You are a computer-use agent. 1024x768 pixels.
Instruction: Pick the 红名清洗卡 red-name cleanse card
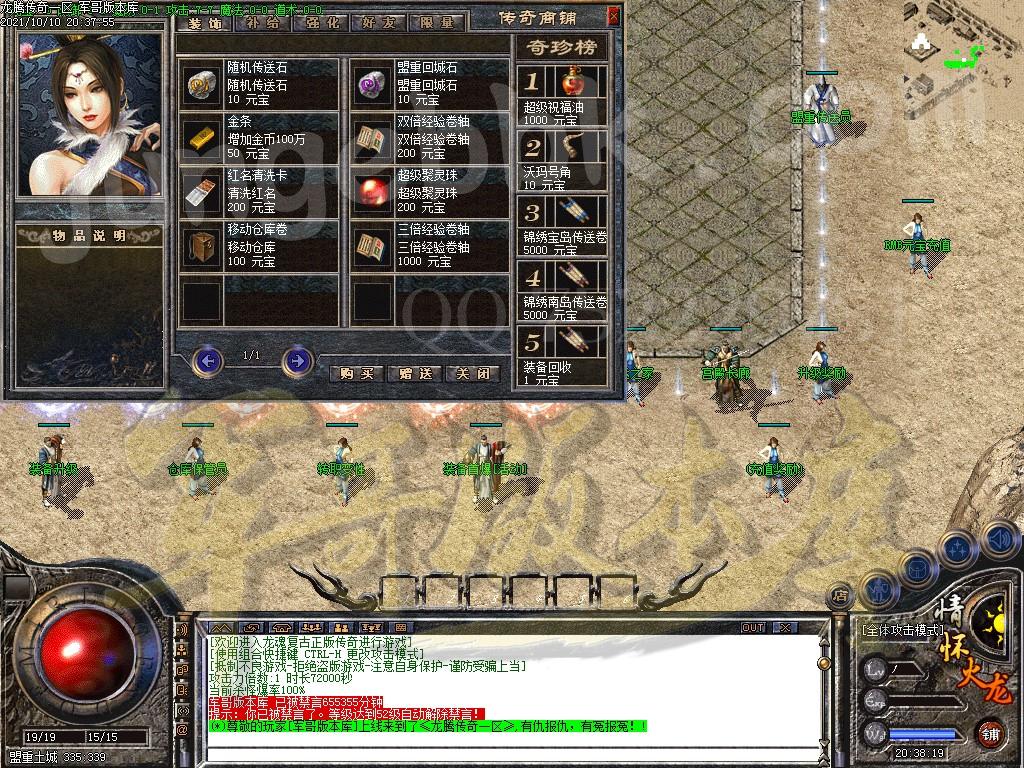click(201, 191)
